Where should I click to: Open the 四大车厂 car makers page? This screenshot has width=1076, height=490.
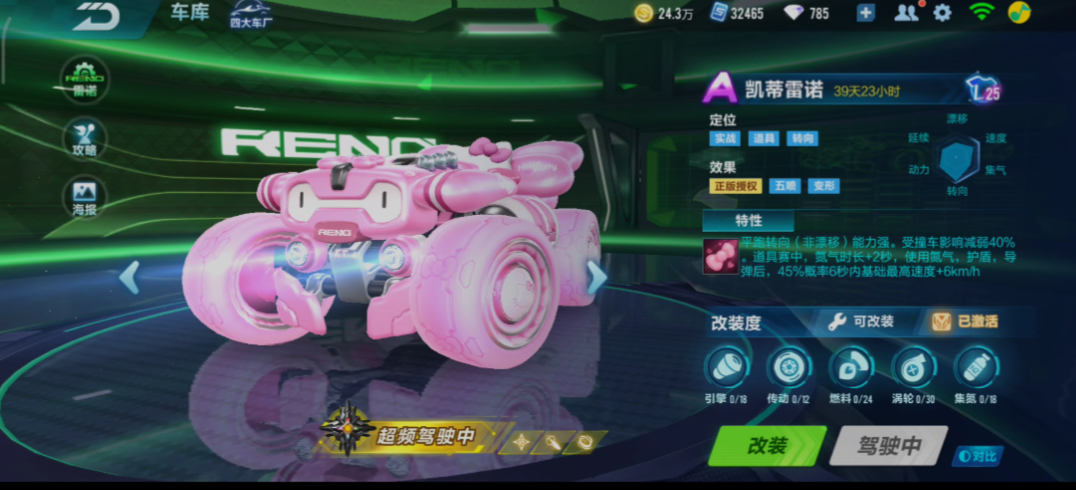point(250,14)
